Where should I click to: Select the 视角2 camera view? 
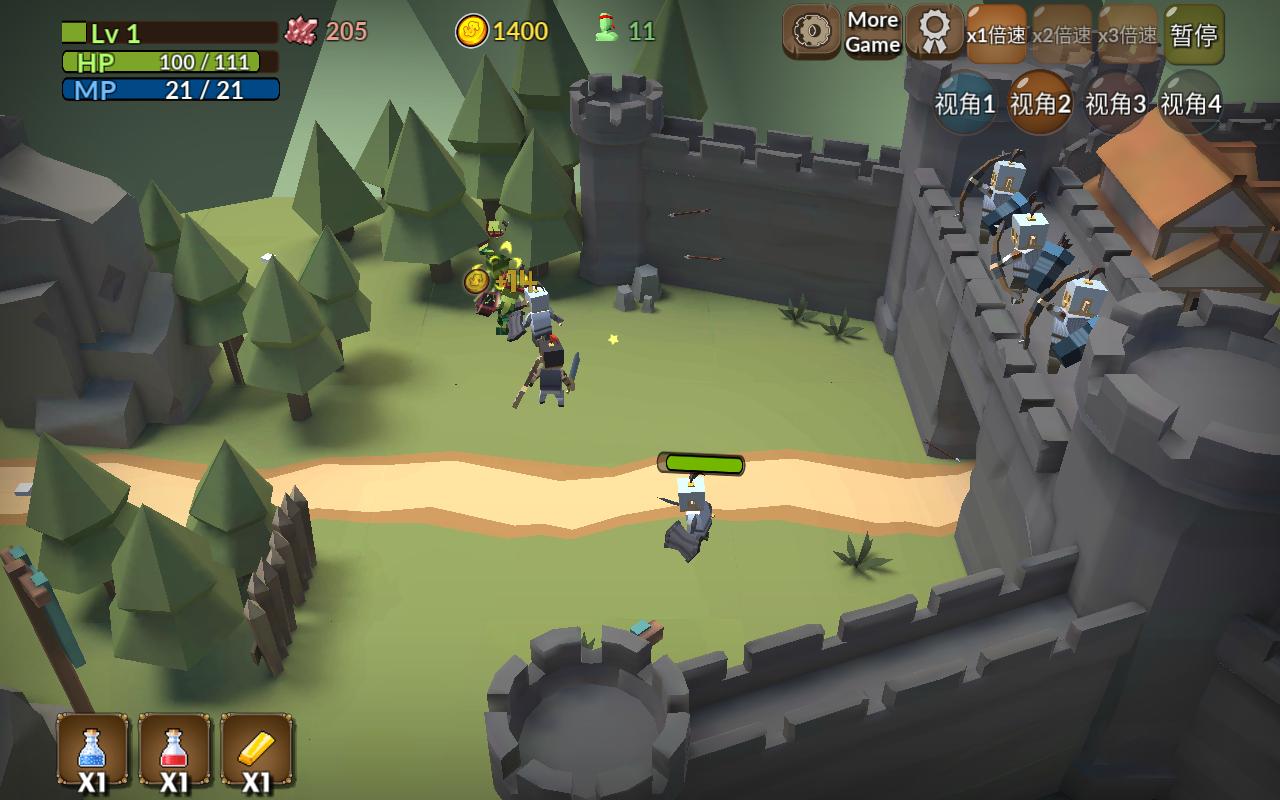tap(1040, 103)
